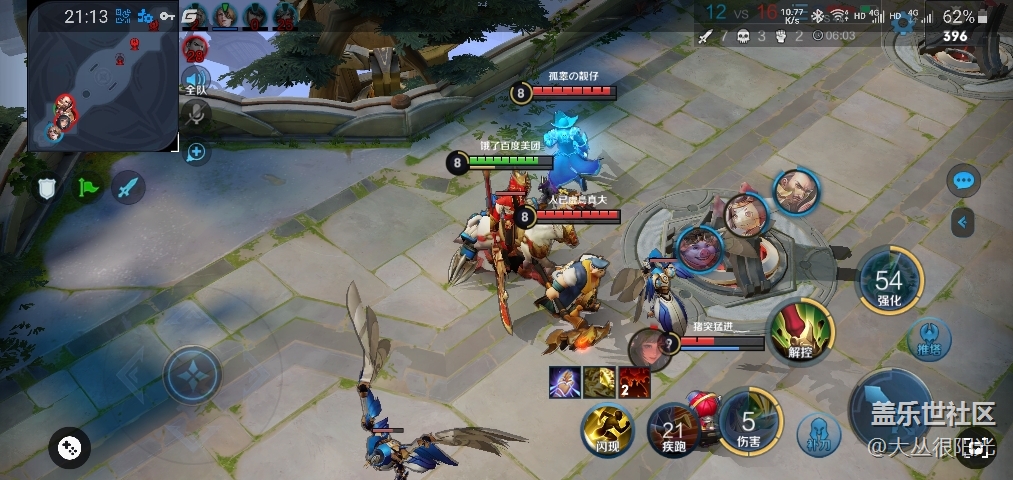Viewport: 1013px width, 480px height.
Task: Collapse the side panel arrow
Action: 962,222
